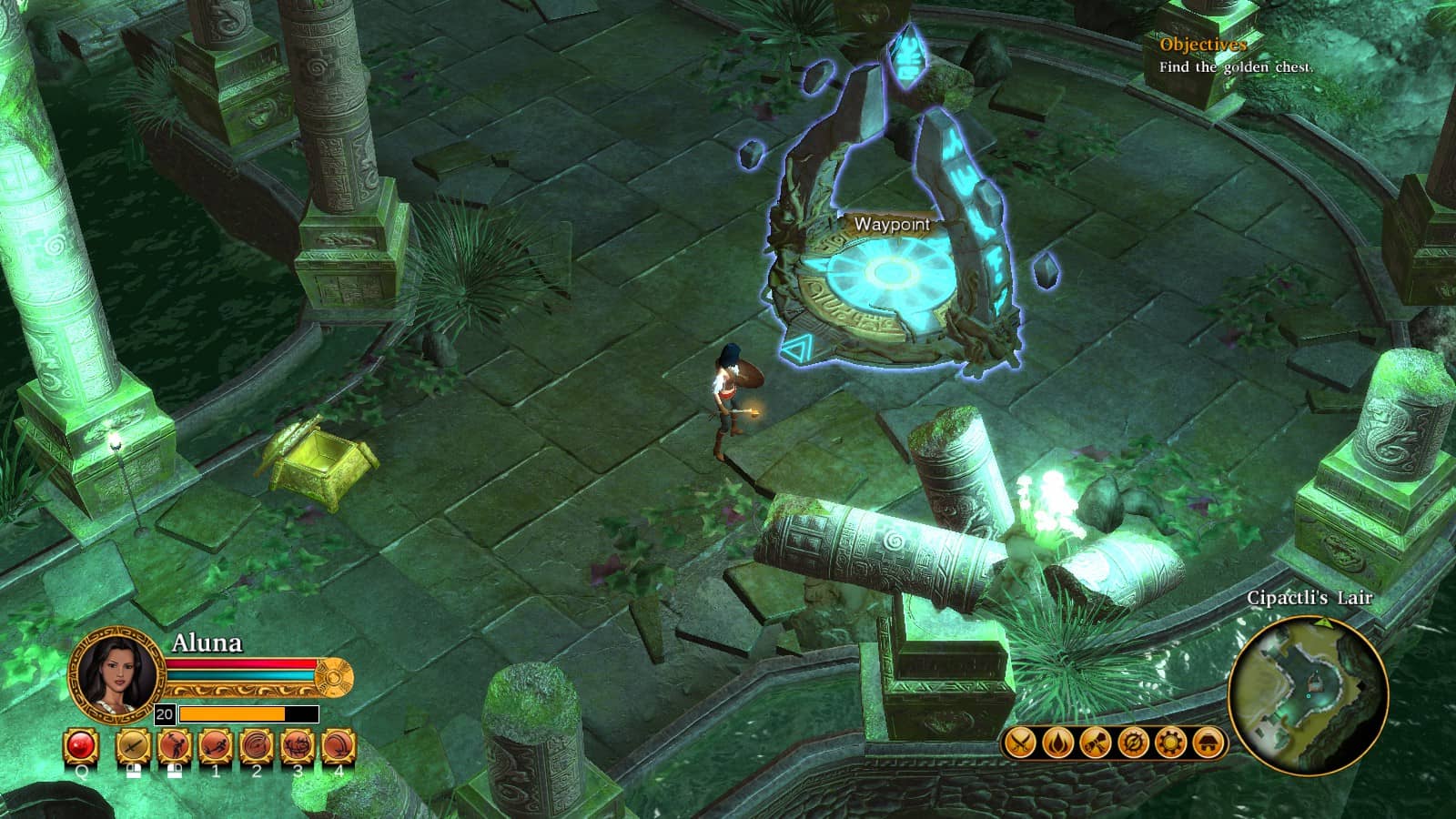This screenshot has width=1456, height=819.
Task: Click the hut-shaped menu button
Action: (1208, 743)
